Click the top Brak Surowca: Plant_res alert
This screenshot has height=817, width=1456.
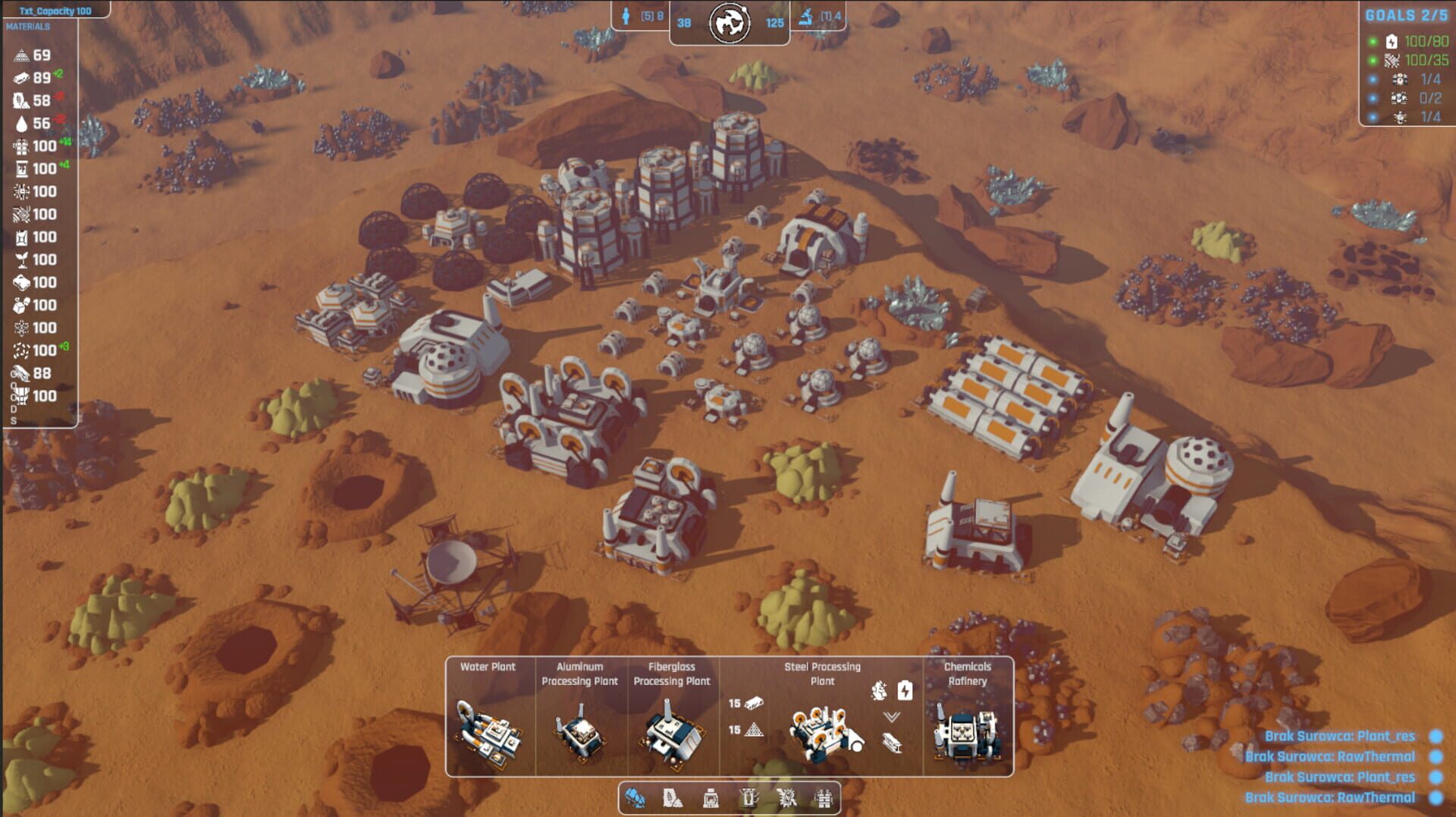click(1340, 736)
